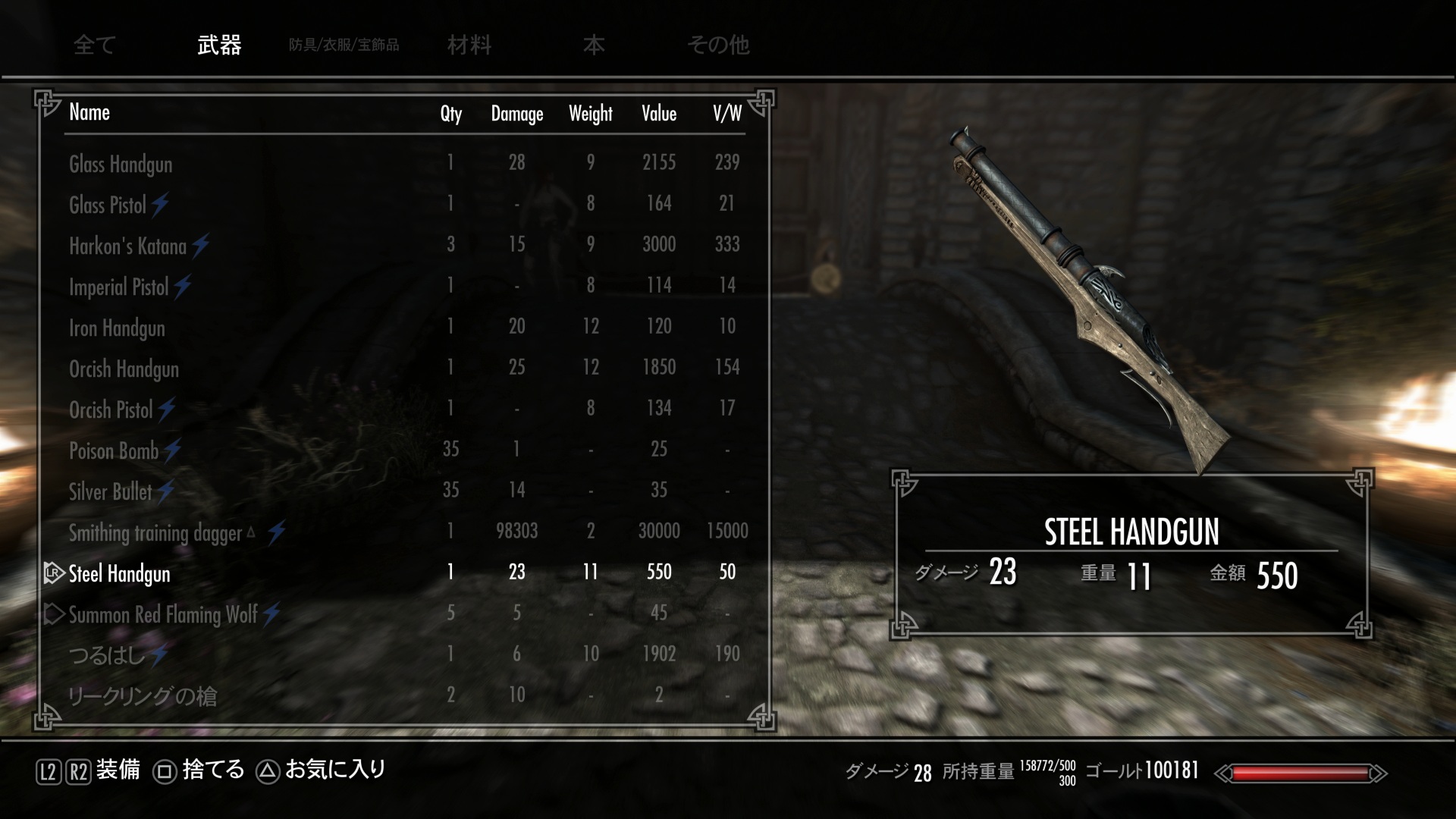Switch to the 本 books tab
Image resolution: width=1456 pixels, height=819 pixels.
(x=594, y=45)
